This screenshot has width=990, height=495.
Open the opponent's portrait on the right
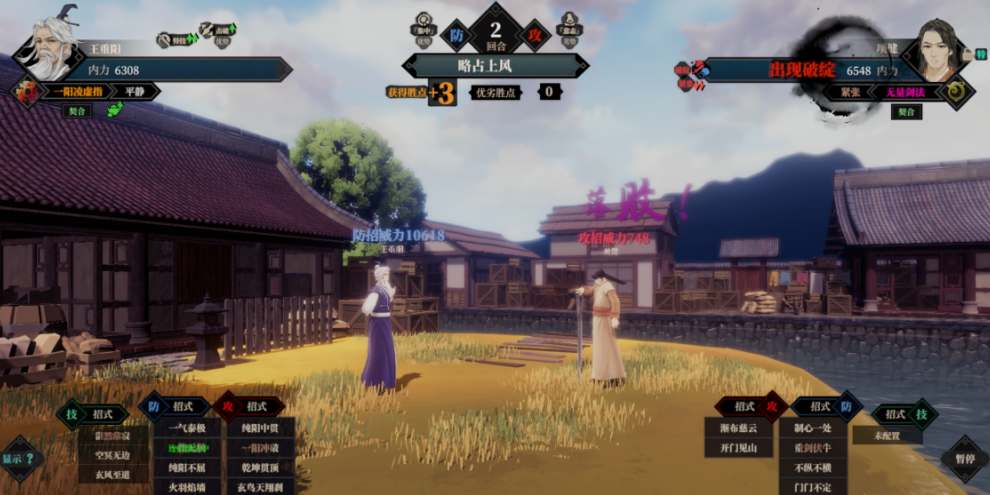(937, 52)
